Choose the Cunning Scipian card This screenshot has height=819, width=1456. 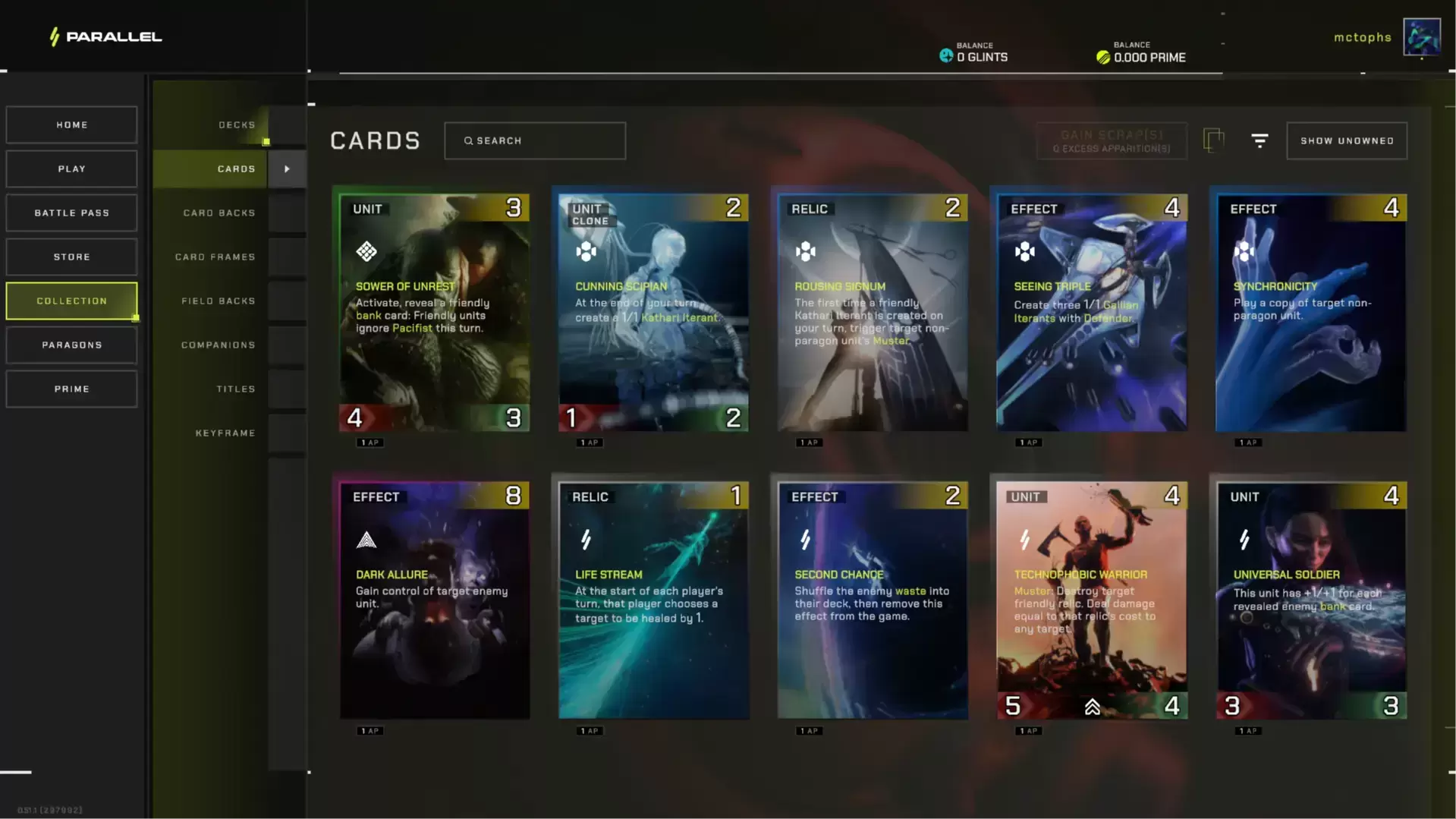pos(653,312)
